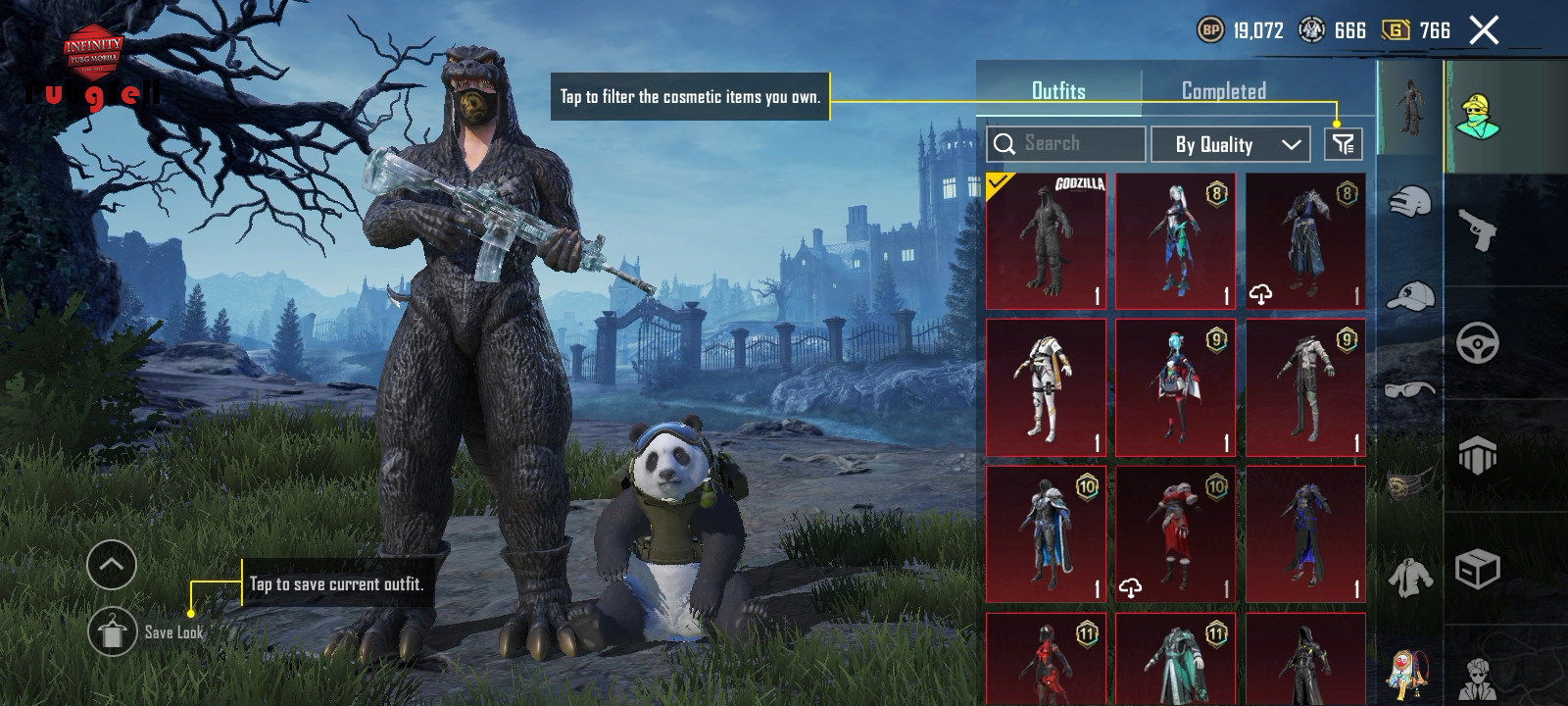This screenshot has height=706, width=1568.
Task: Open the steering wheel vehicle section
Action: (1478, 343)
